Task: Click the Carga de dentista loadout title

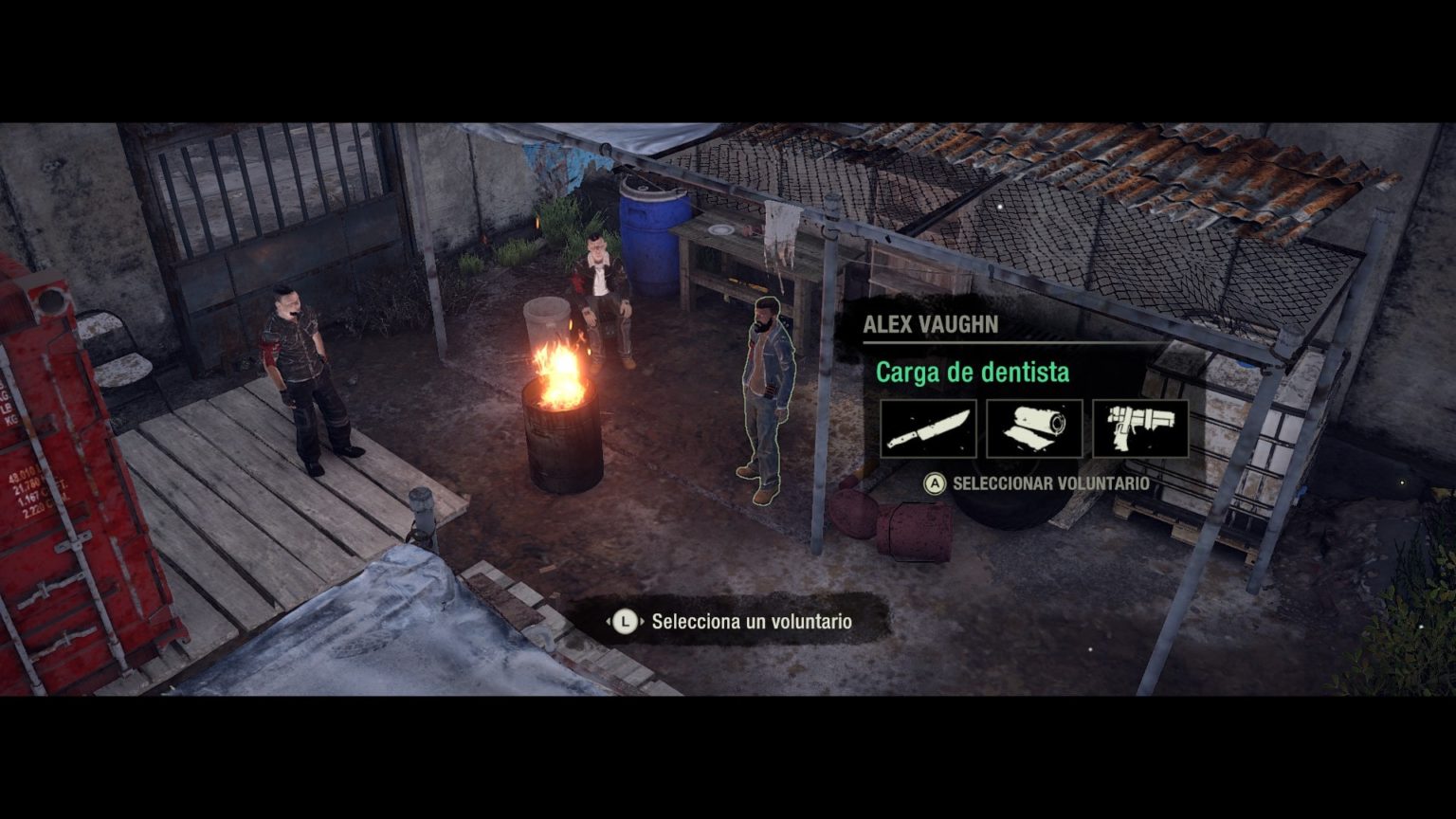Action: (x=972, y=373)
